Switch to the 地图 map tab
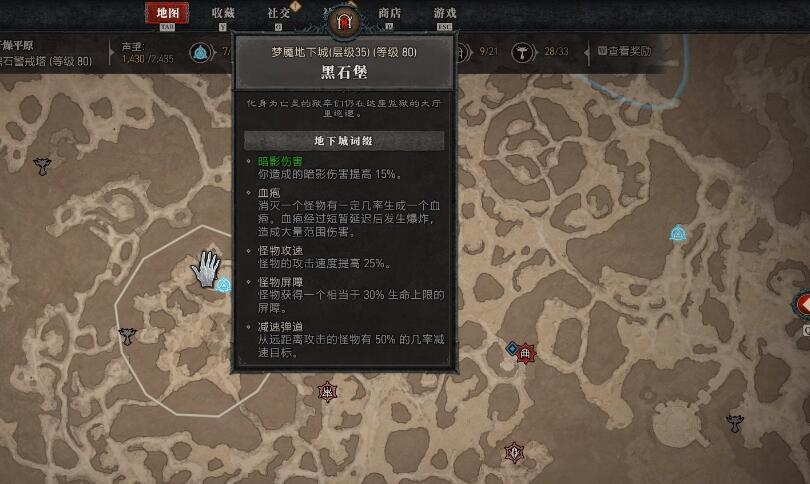Screen dimensions: 810x484 167,13
